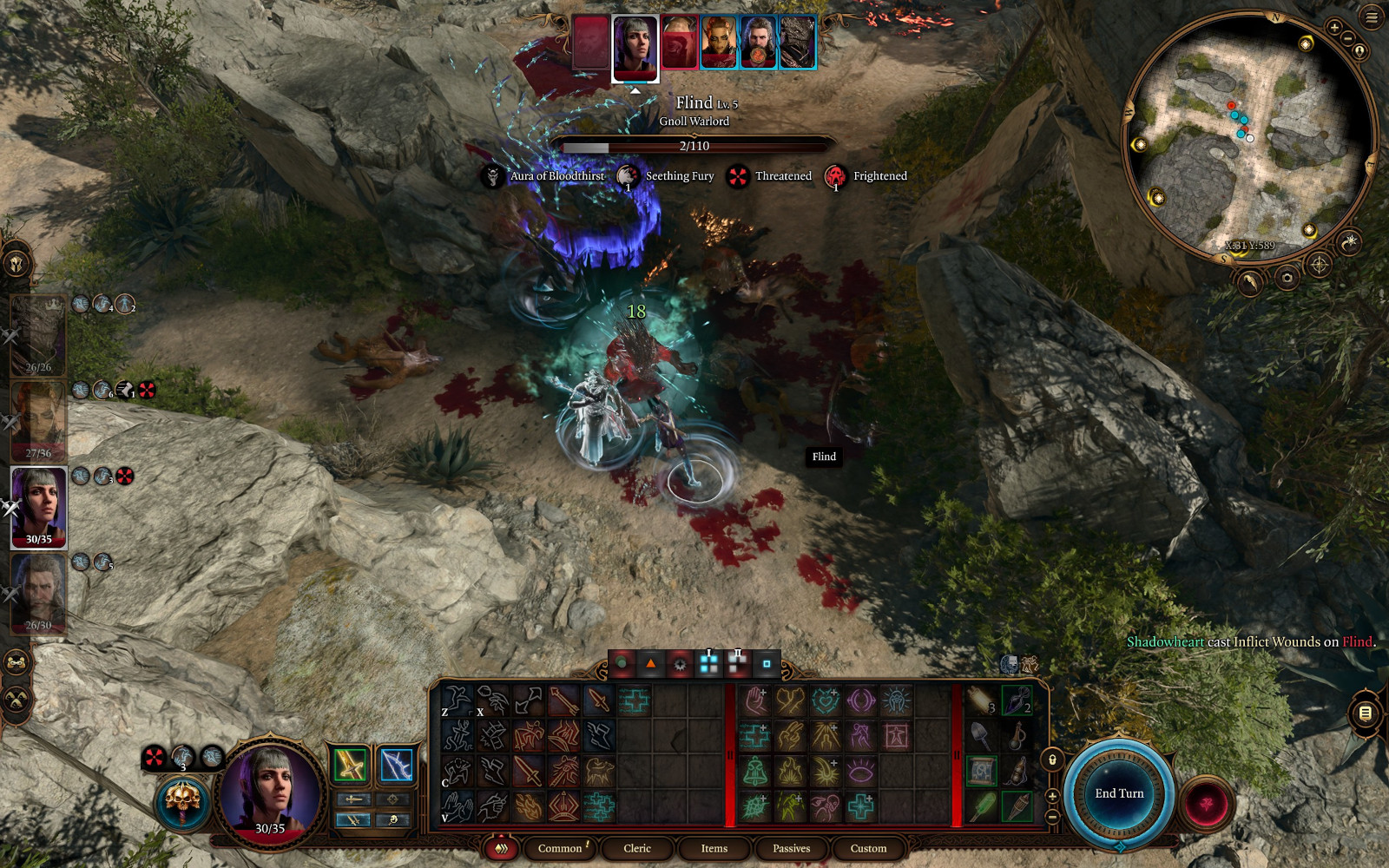Zoom out the minimap with minus button
The height and width of the screenshot is (868, 1389).
click(1347, 39)
